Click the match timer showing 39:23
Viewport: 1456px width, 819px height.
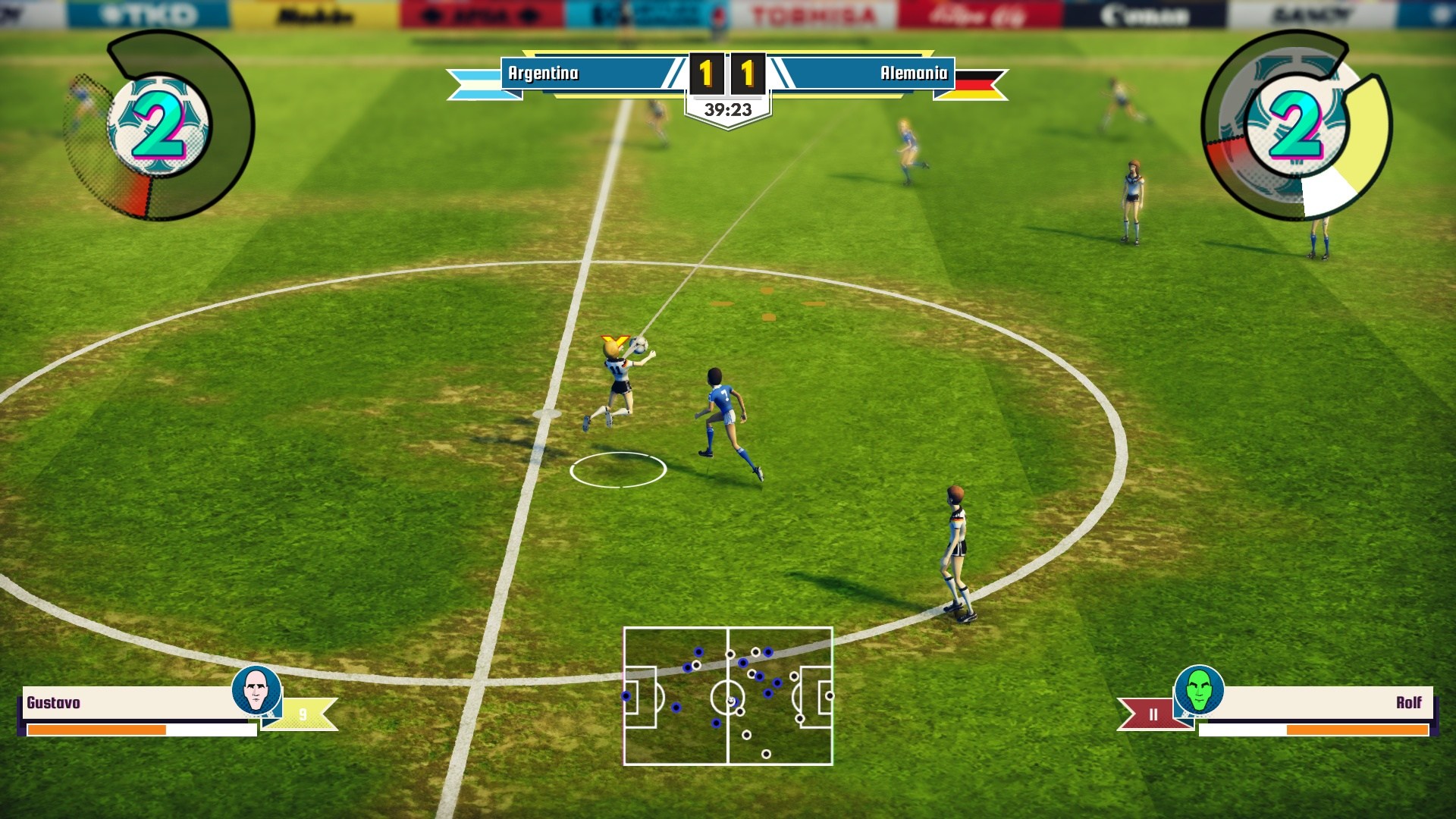[730, 108]
